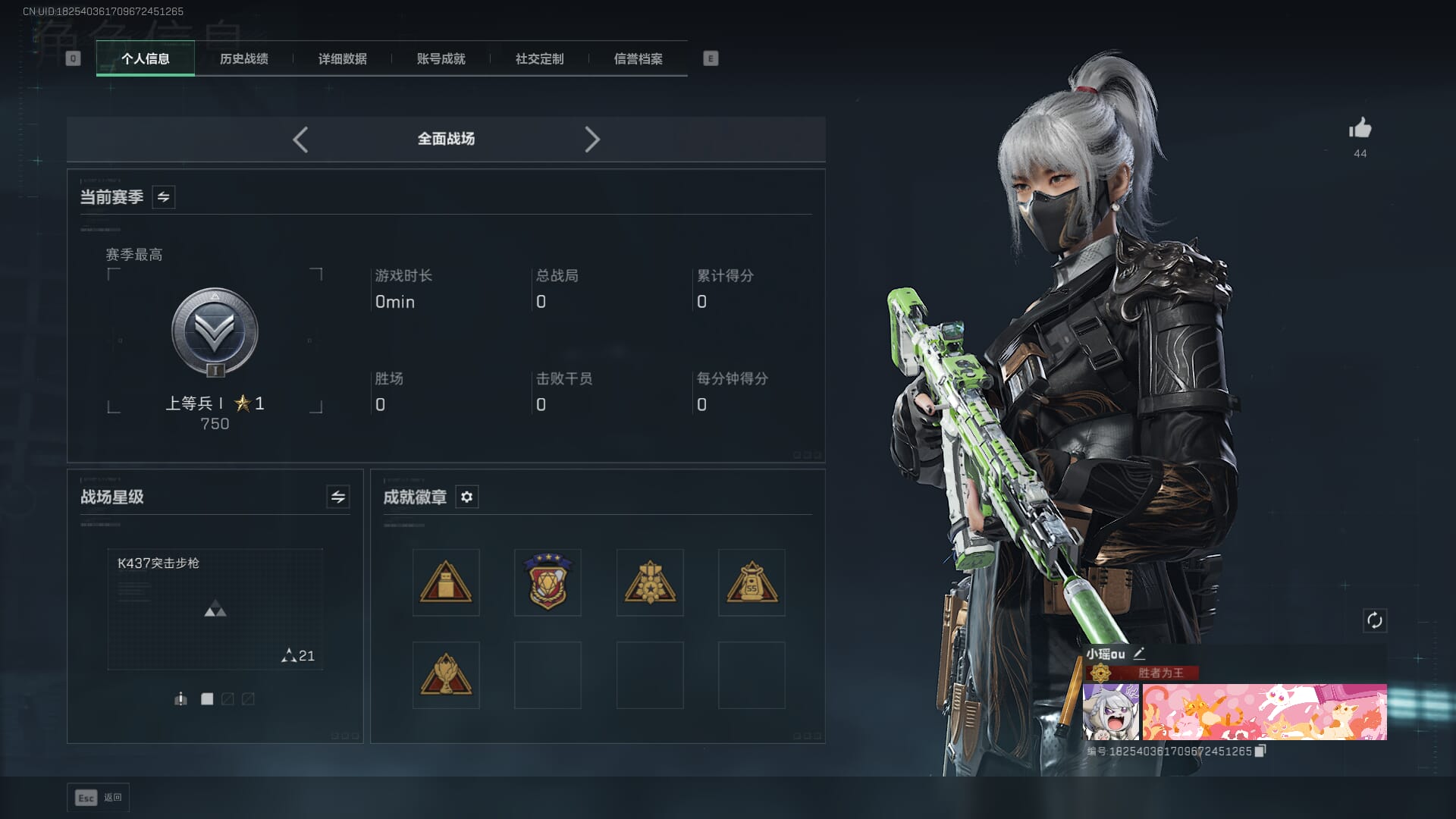Click the right arrow beside 全面战场
Screen dimensions: 1456x819
tap(592, 140)
